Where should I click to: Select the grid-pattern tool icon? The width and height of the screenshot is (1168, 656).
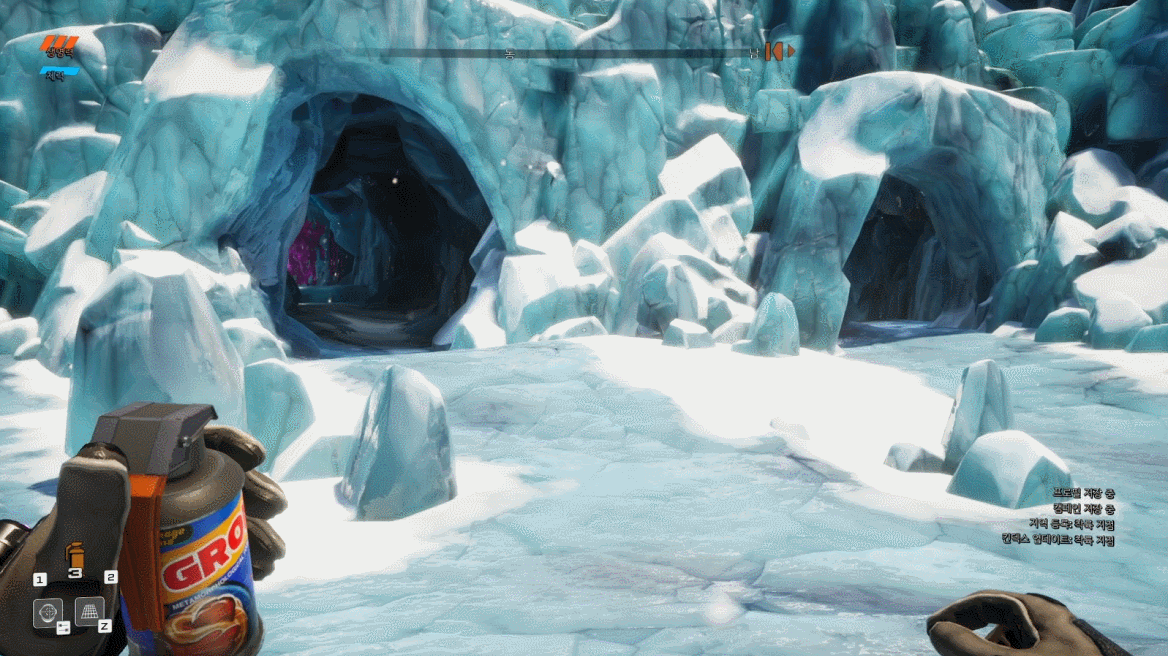89,610
